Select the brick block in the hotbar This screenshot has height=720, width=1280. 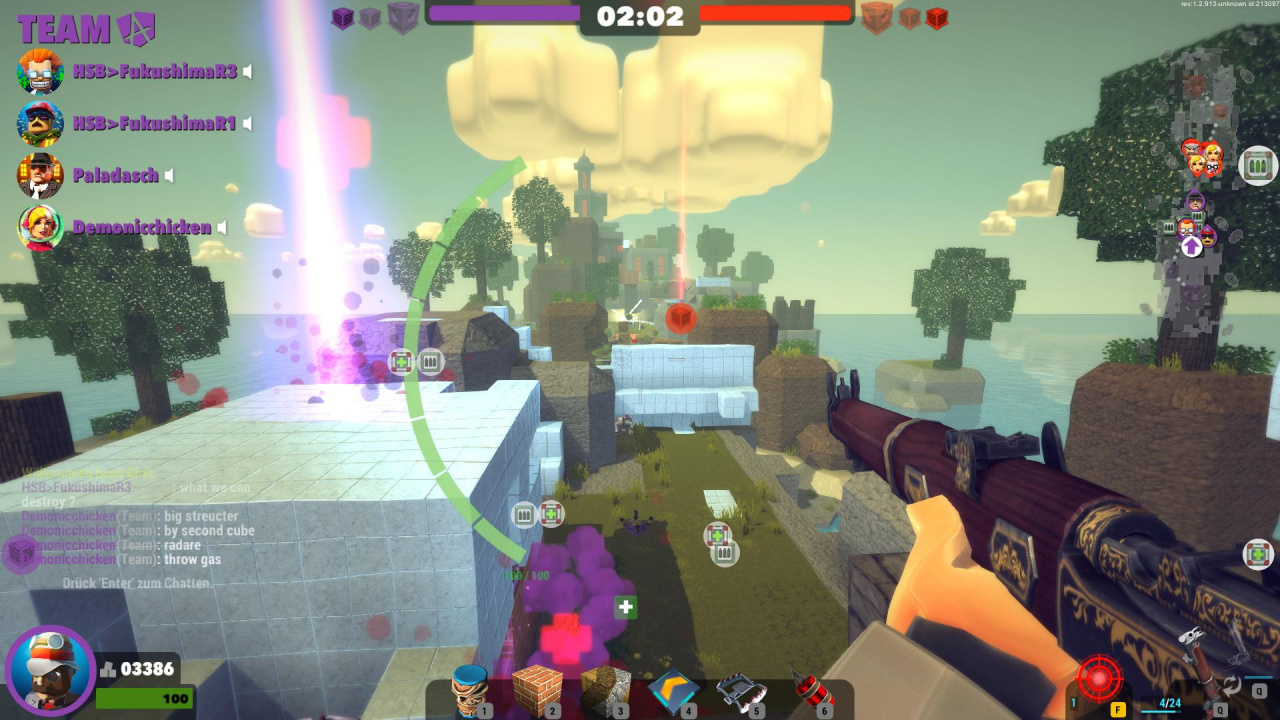(x=536, y=690)
